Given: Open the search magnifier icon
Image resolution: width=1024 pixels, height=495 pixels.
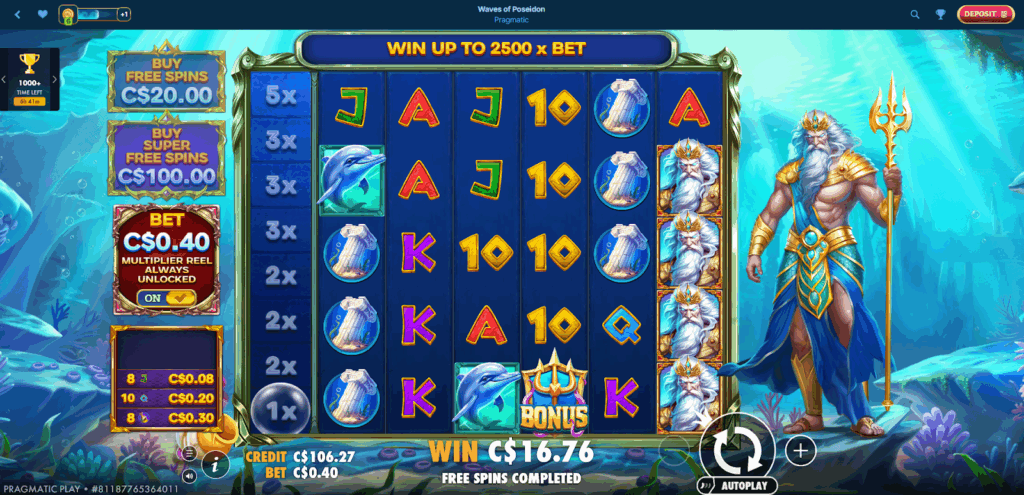Looking at the screenshot, I should click(915, 14).
